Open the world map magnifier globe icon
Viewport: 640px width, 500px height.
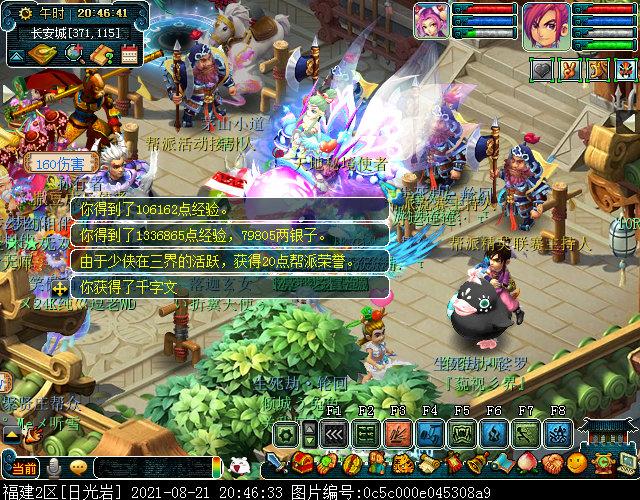coord(73,54)
